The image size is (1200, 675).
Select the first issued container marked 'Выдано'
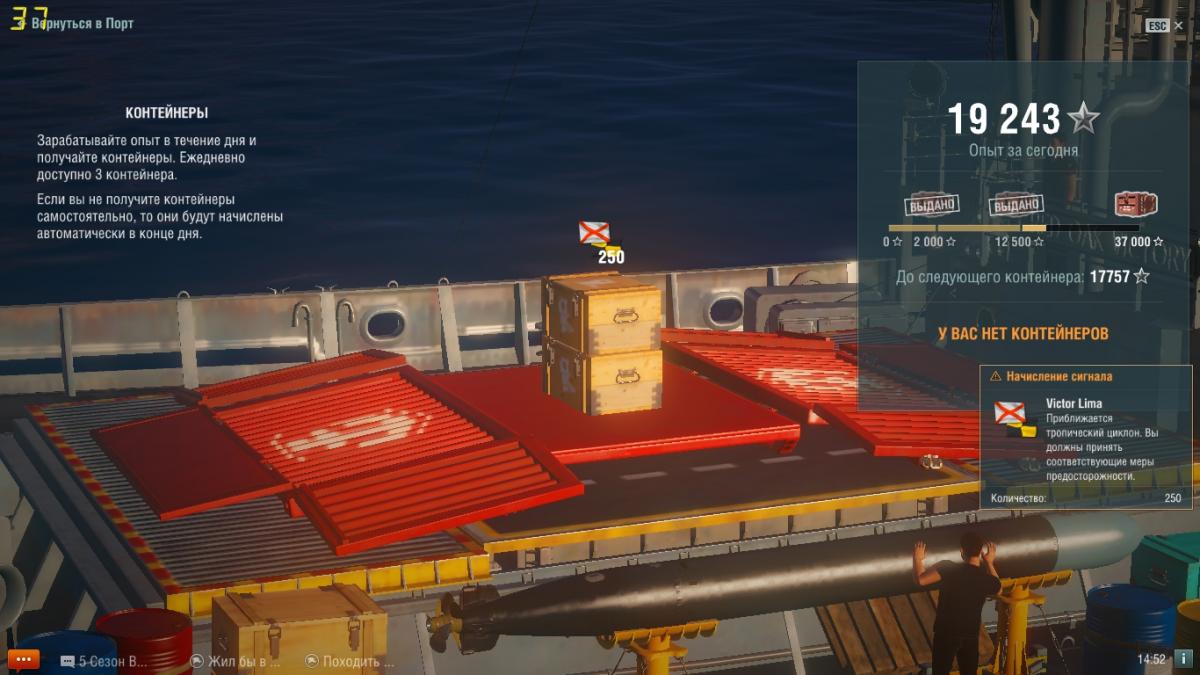(x=932, y=205)
